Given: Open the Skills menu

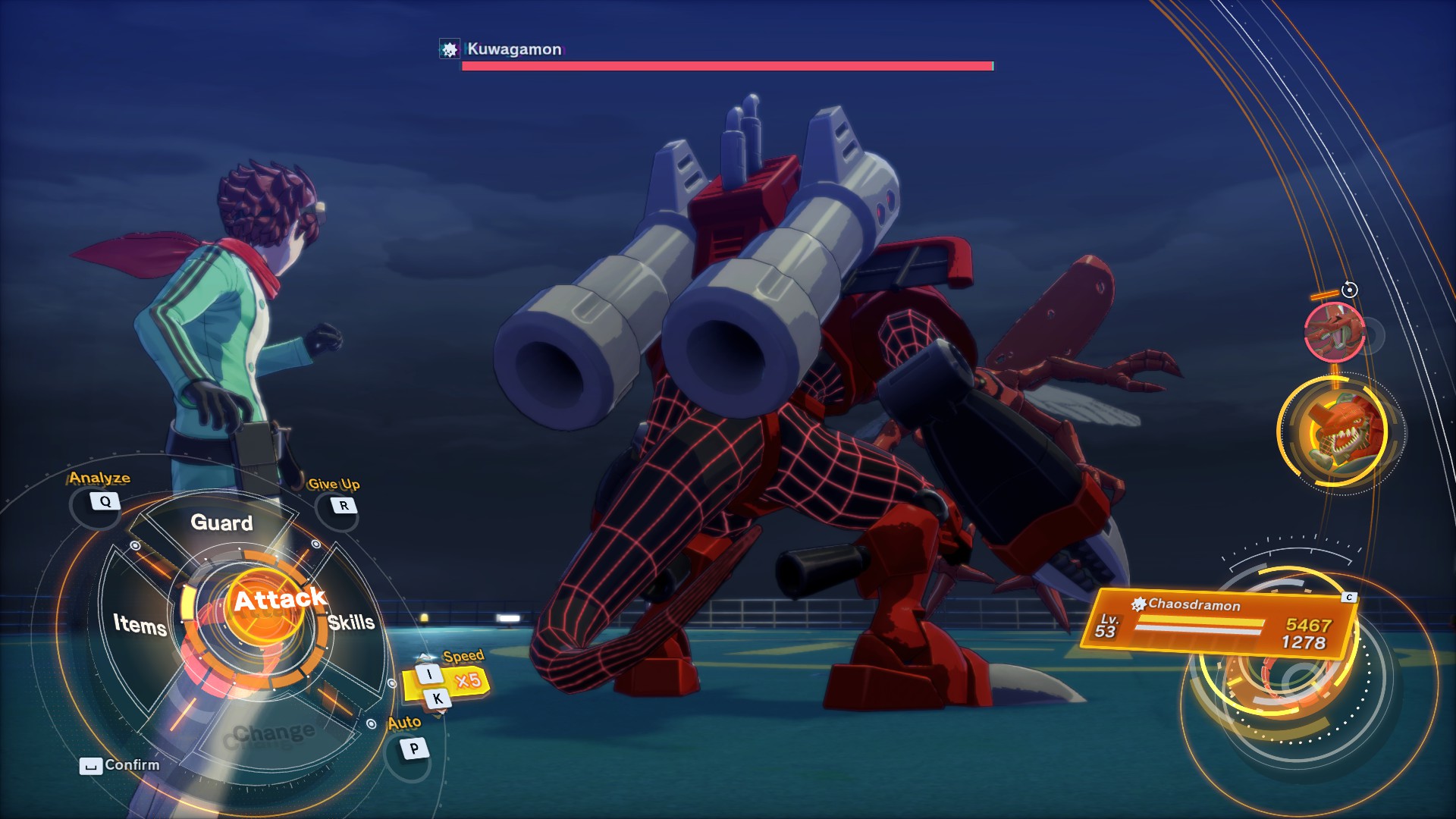Looking at the screenshot, I should click(351, 623).
